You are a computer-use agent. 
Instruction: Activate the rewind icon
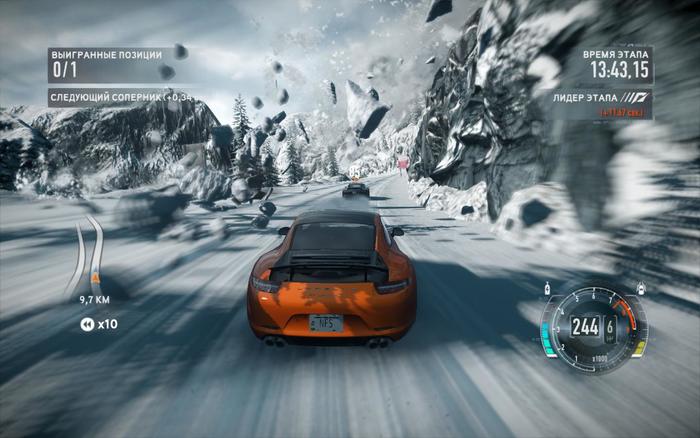[87, 323]
